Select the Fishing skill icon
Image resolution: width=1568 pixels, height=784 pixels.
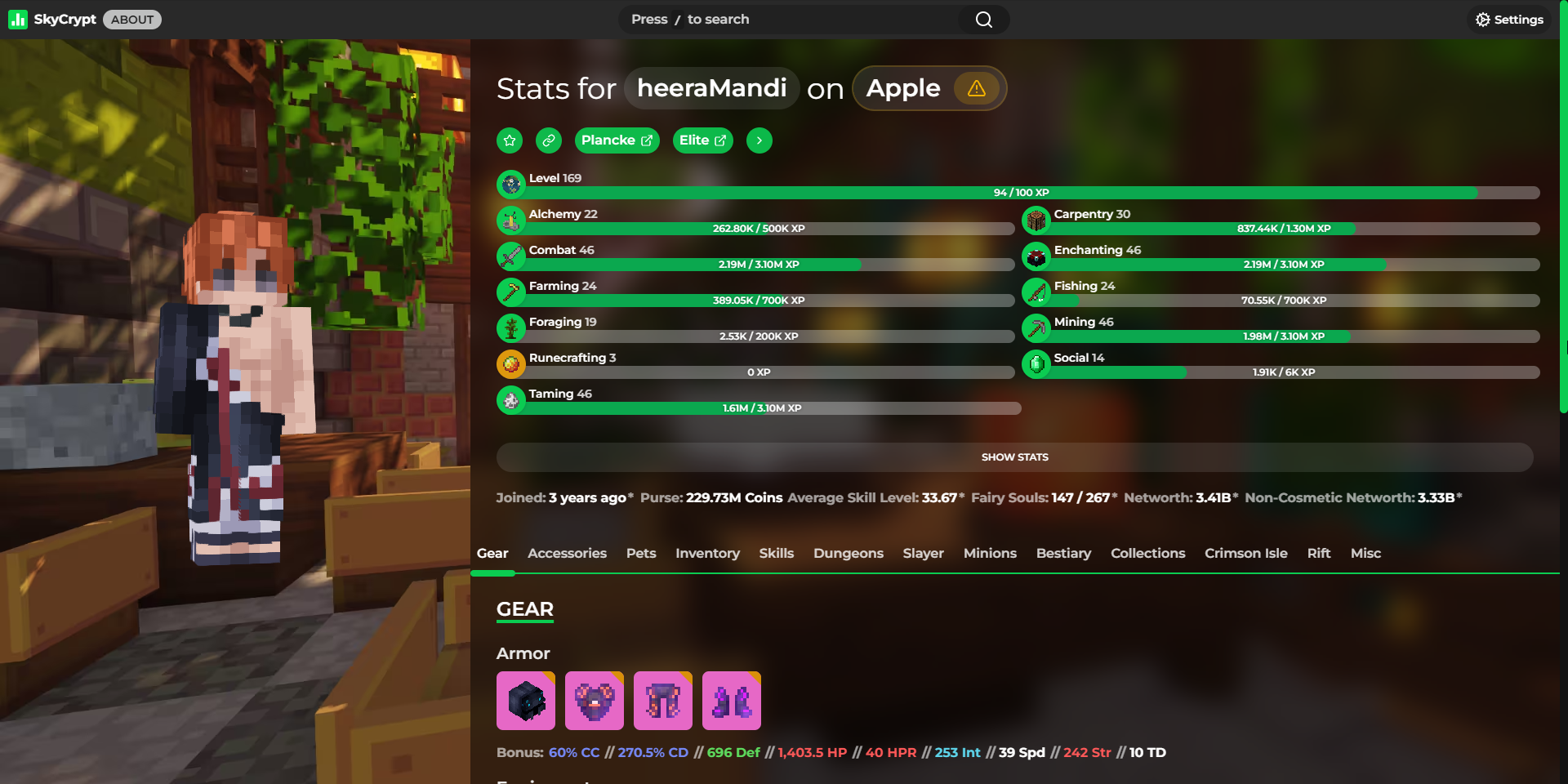tap(1036, 292)
